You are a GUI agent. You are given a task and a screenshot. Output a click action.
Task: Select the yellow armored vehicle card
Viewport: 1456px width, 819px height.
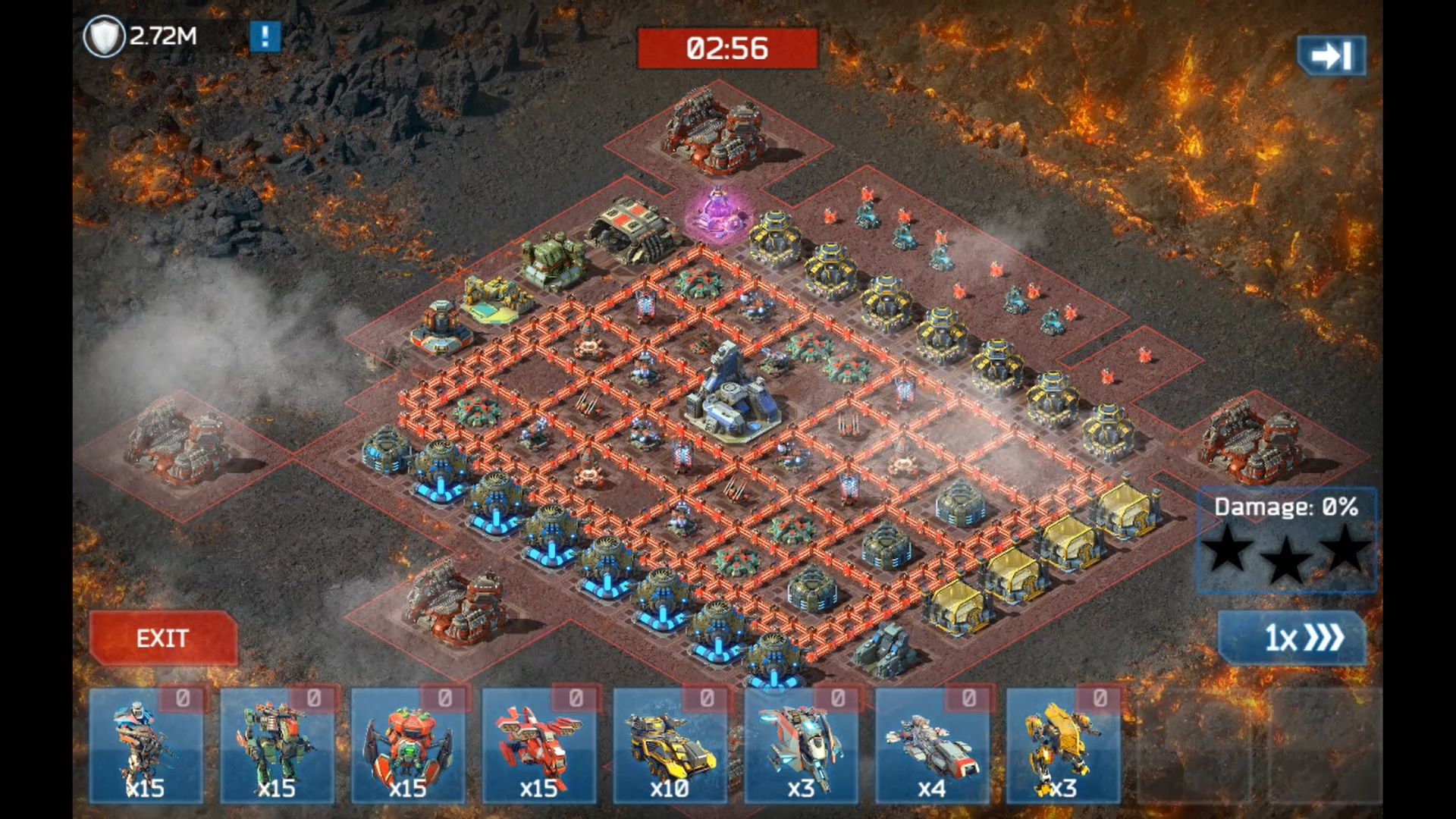[670, 746]
